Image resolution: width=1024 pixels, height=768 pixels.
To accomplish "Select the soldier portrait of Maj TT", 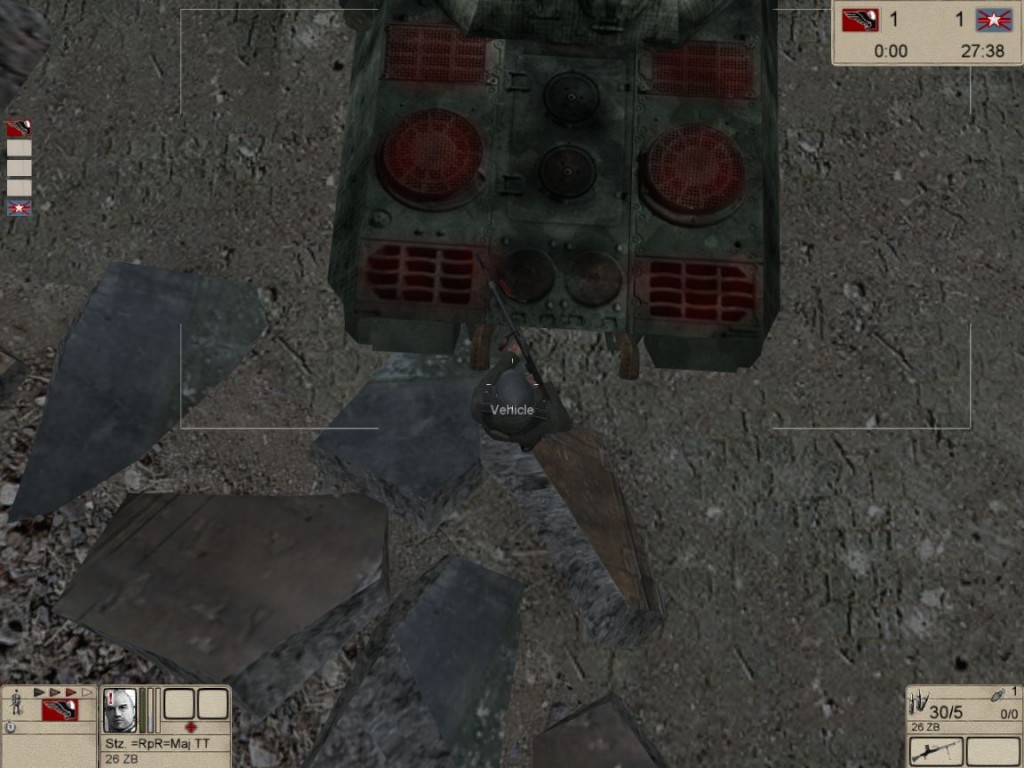I will (120, 709).
